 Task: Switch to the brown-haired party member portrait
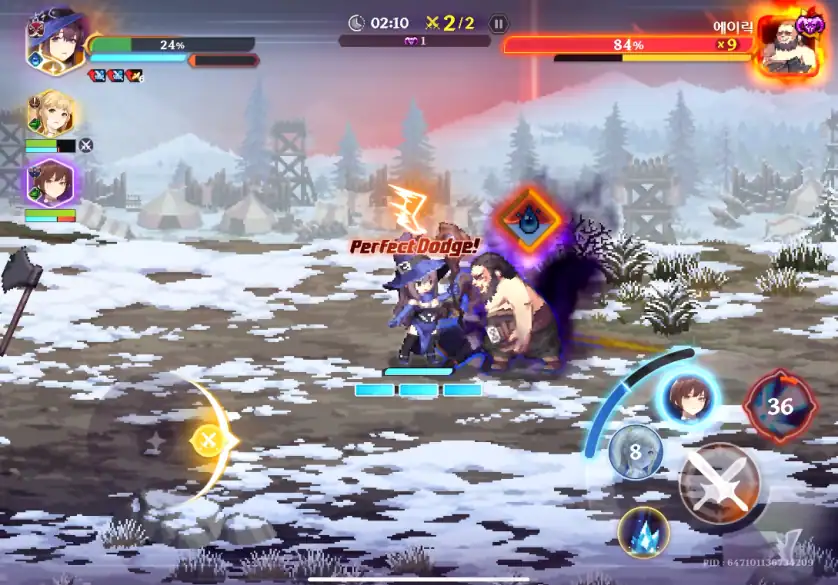(50, 182)
